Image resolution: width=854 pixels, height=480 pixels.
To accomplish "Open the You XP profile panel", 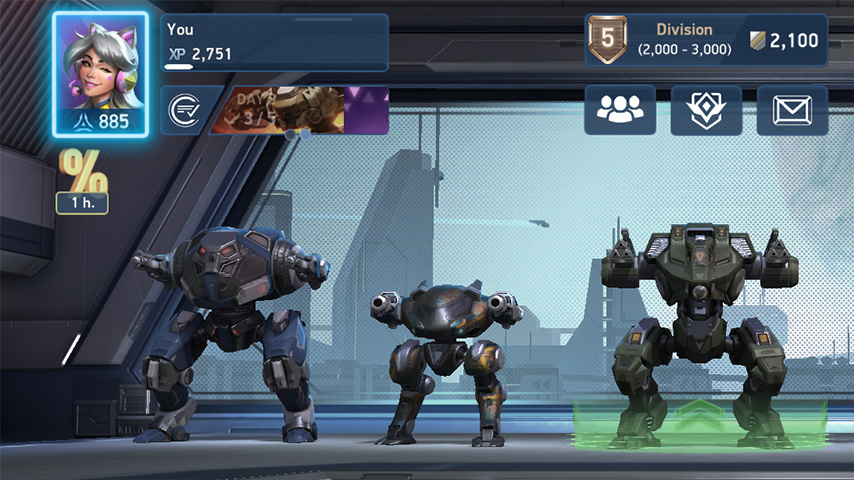I will pyautogui.click(x=275, y=42).
